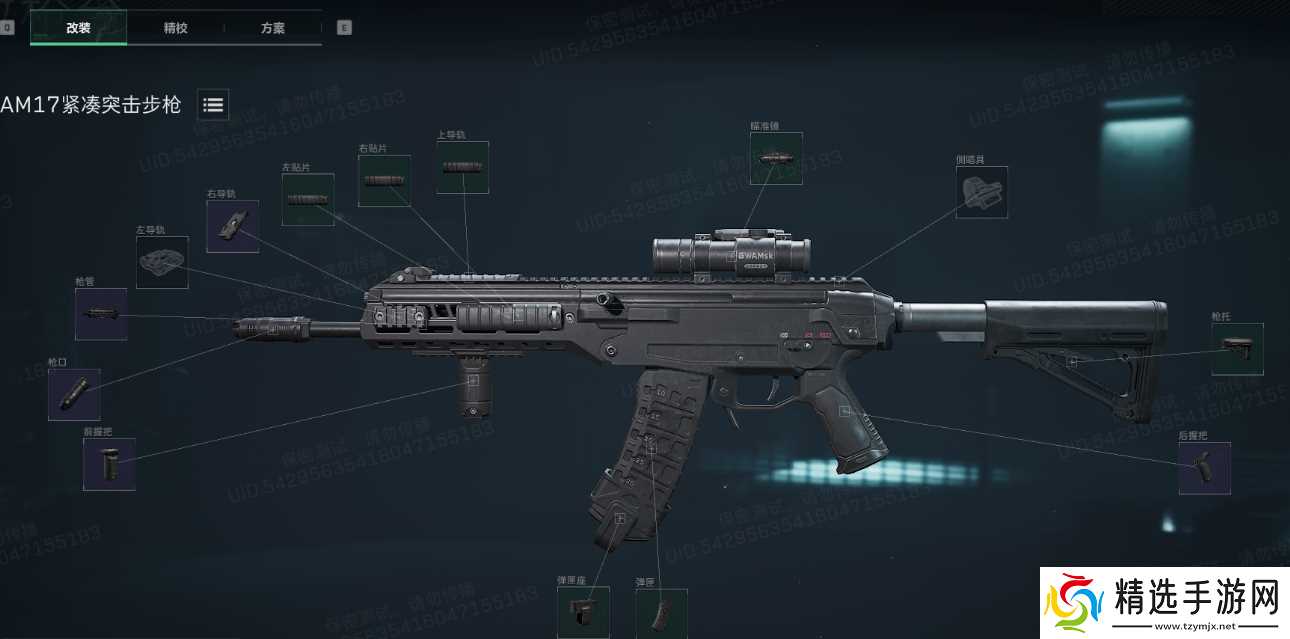Open the 左贴片 left patch slot
This screenshot has height=639, width=1290.
307,199
